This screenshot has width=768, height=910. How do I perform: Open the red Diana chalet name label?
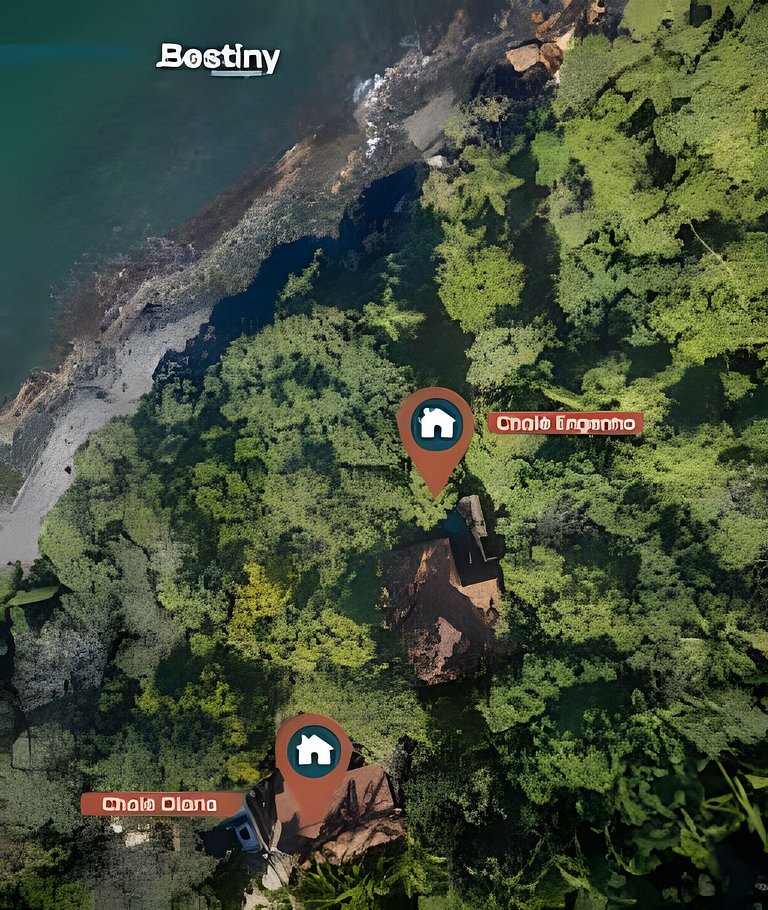[161, 804]
